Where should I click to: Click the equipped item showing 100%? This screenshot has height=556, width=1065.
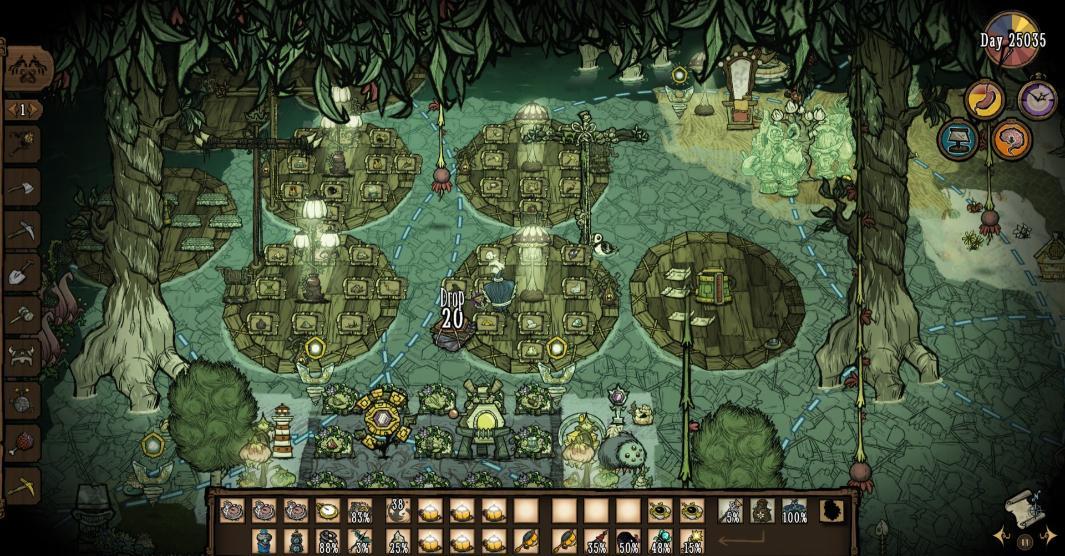coord(794,512)
